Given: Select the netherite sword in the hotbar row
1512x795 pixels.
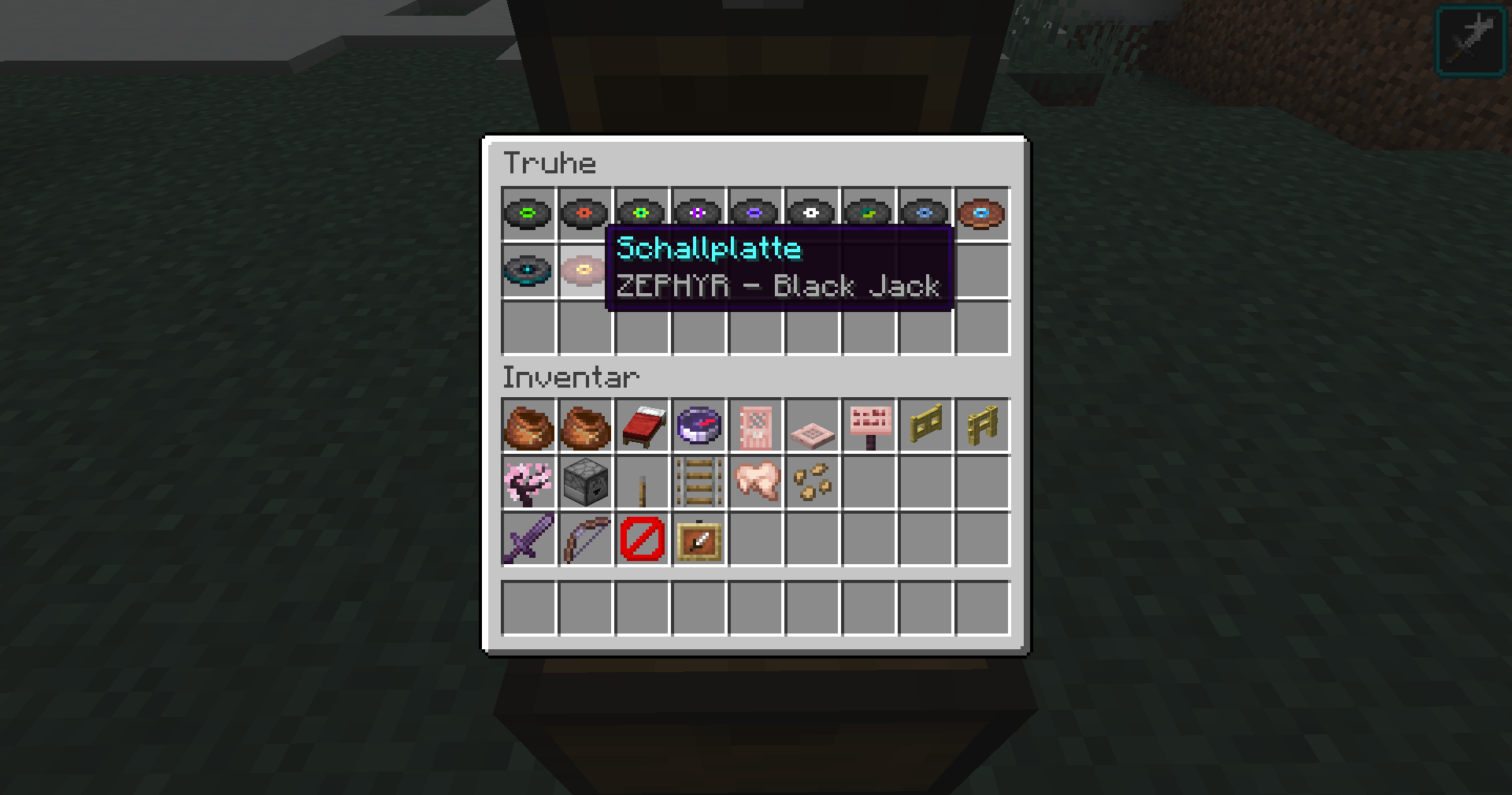Looking at the screenshot, I should click(528, 540).
